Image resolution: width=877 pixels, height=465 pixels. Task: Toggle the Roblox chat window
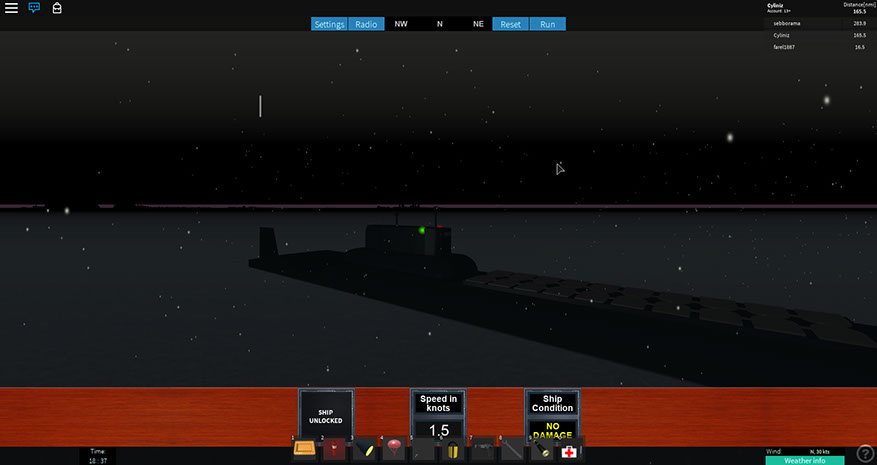34,8
